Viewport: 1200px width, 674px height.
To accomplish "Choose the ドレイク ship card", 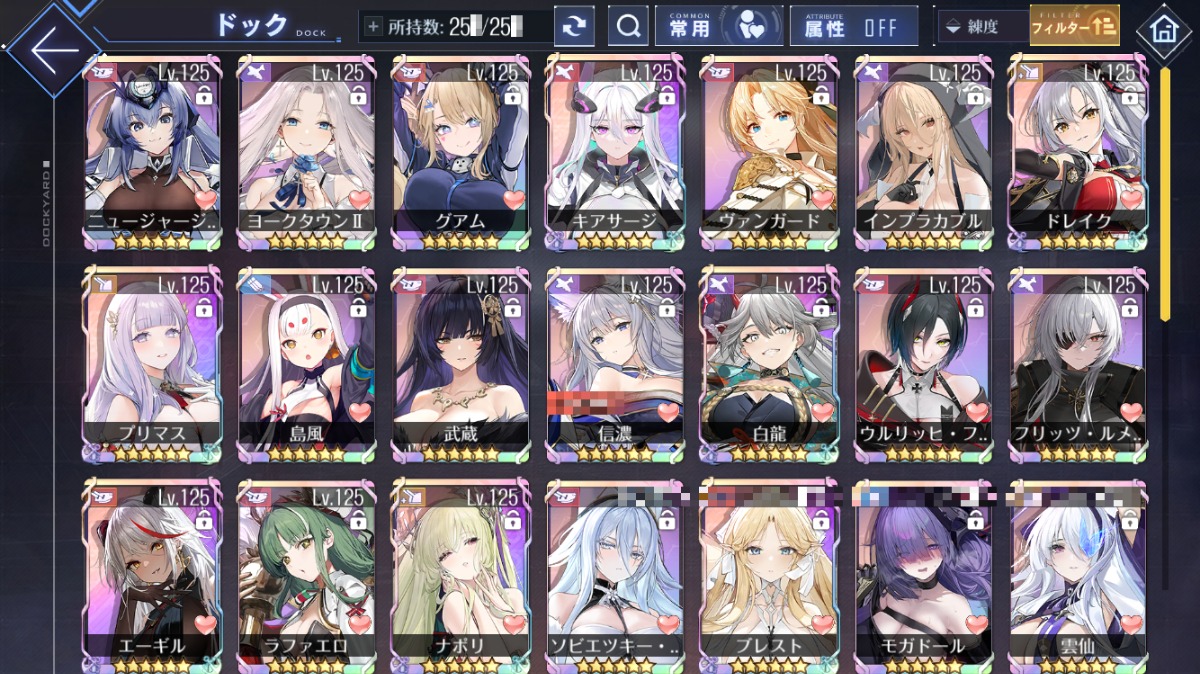I will [x=1077, y=155].
